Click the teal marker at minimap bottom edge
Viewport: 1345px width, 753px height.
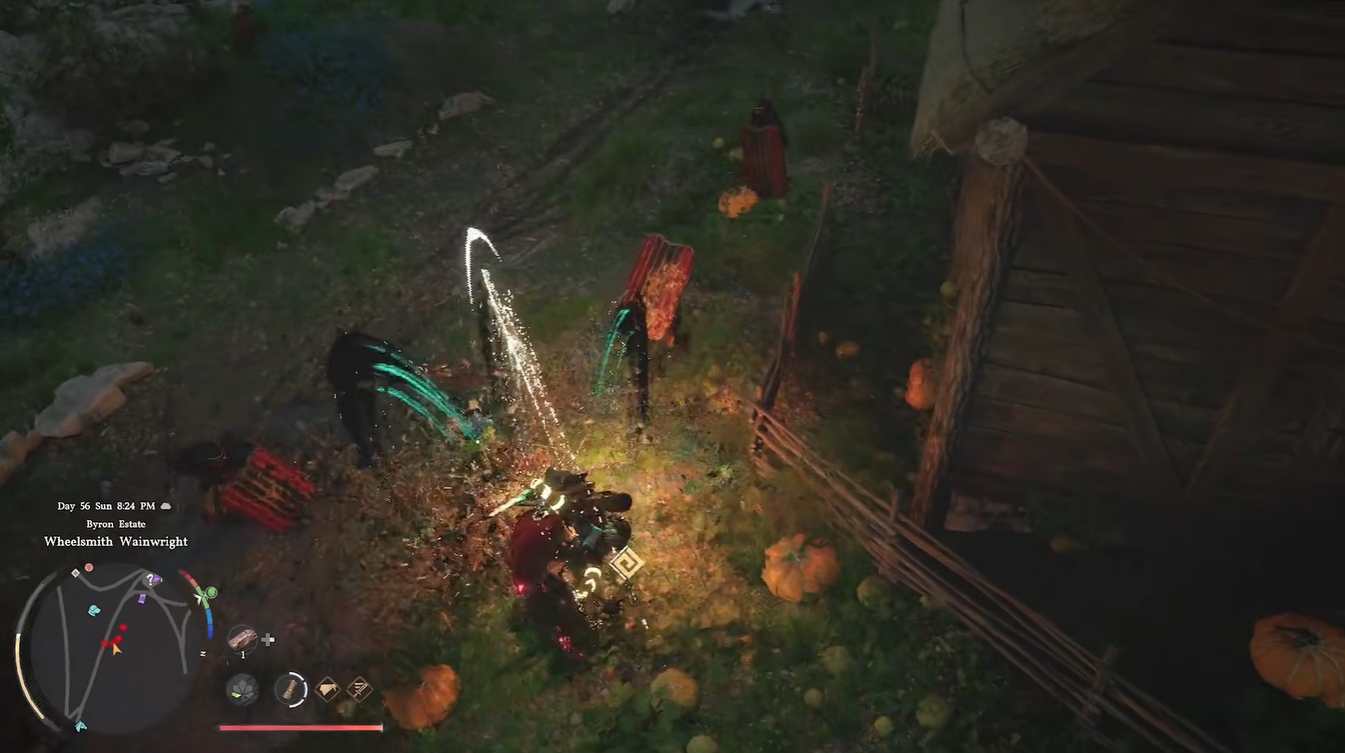pyautogui.click(x=81, y=727)
